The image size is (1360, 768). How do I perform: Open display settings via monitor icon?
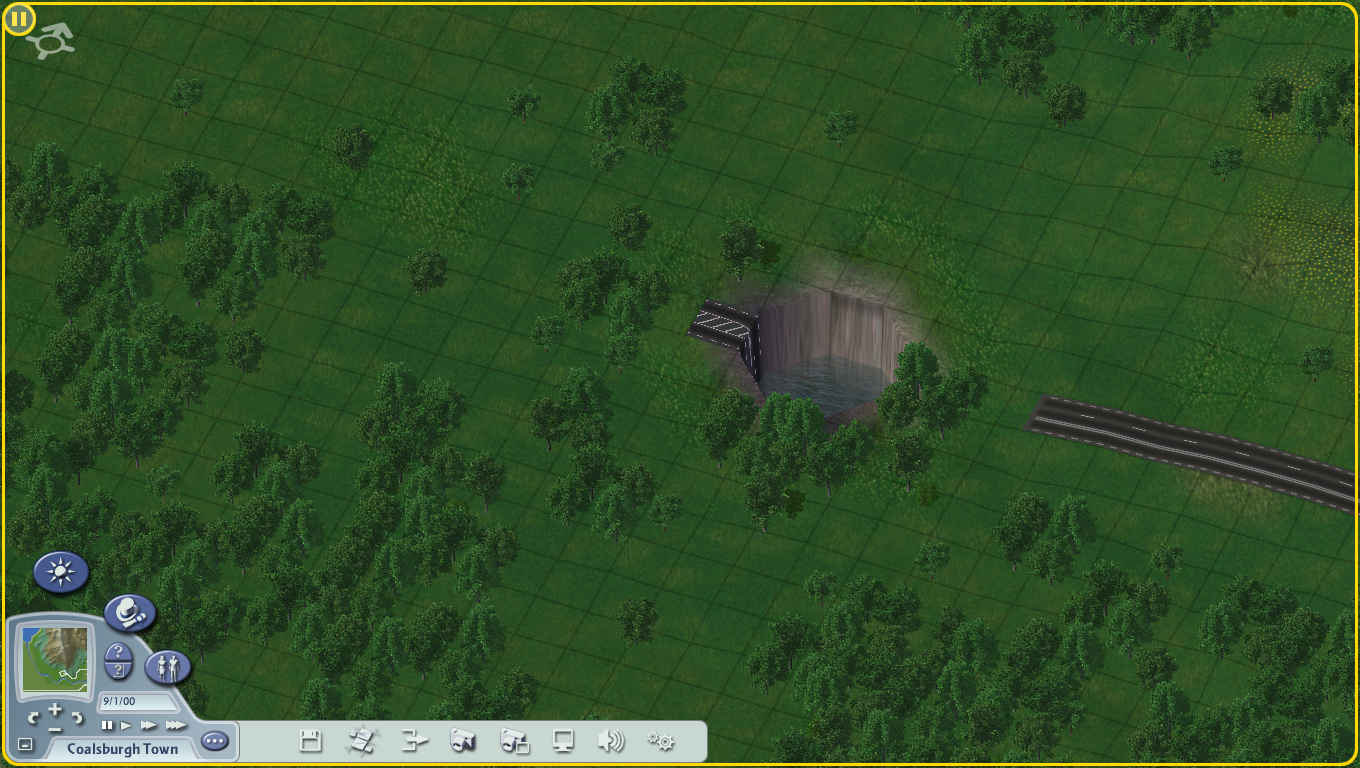point(563,741)
